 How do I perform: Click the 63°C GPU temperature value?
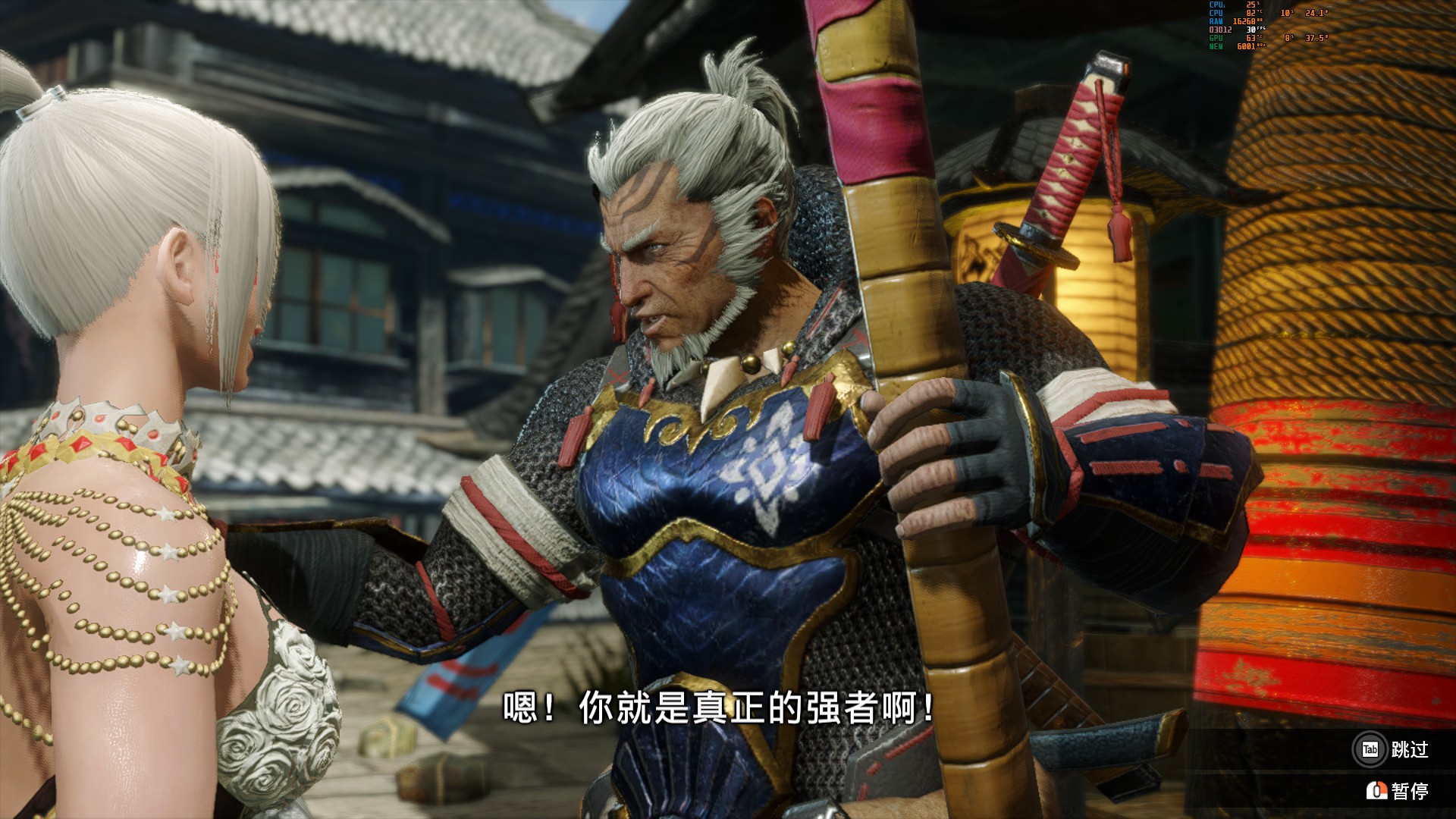(1251, 39)
